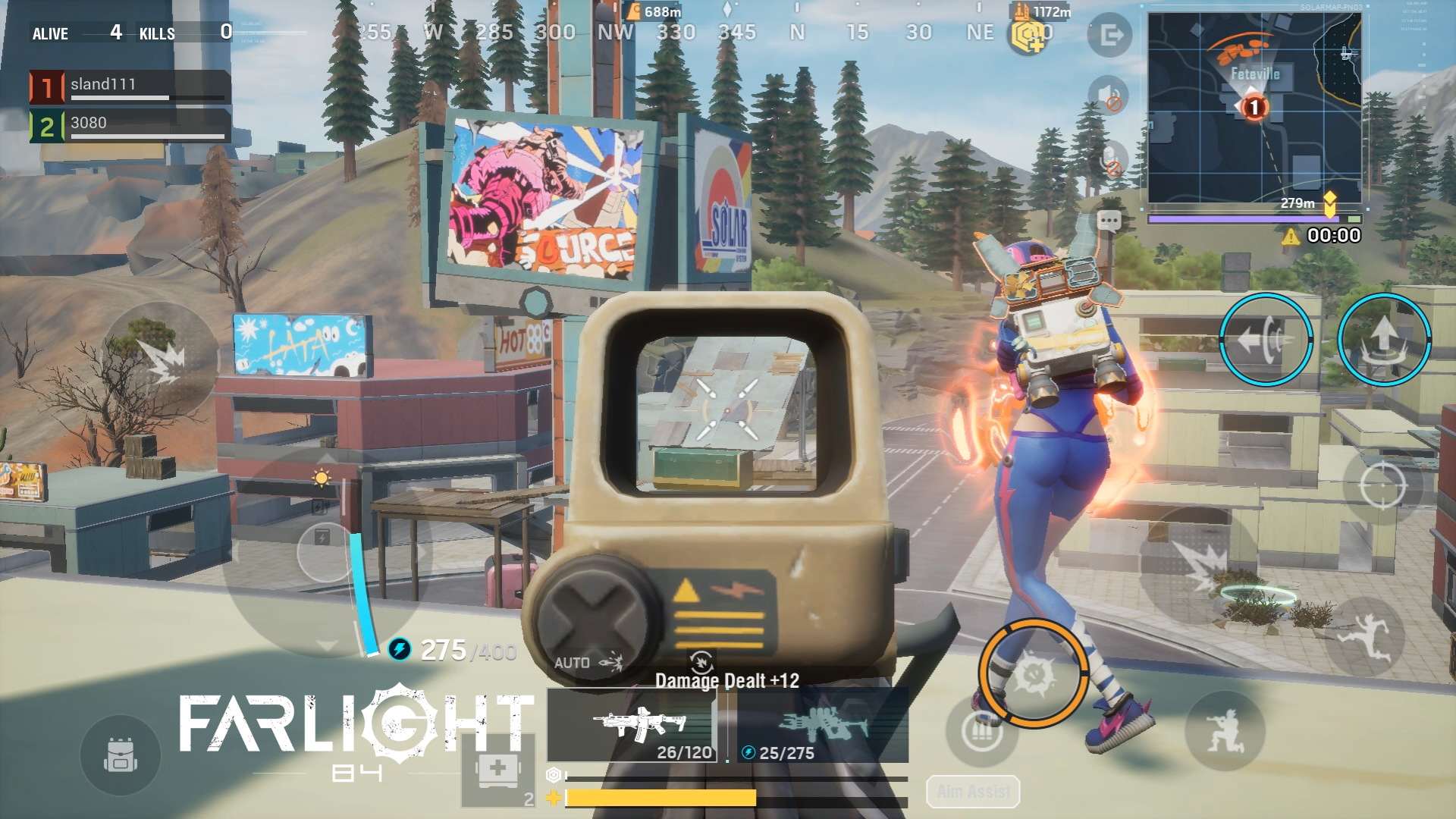Switch the AUTO fire mode
Image resolution: width=1456 pixels, height=819 pixels.
(587, 663)
